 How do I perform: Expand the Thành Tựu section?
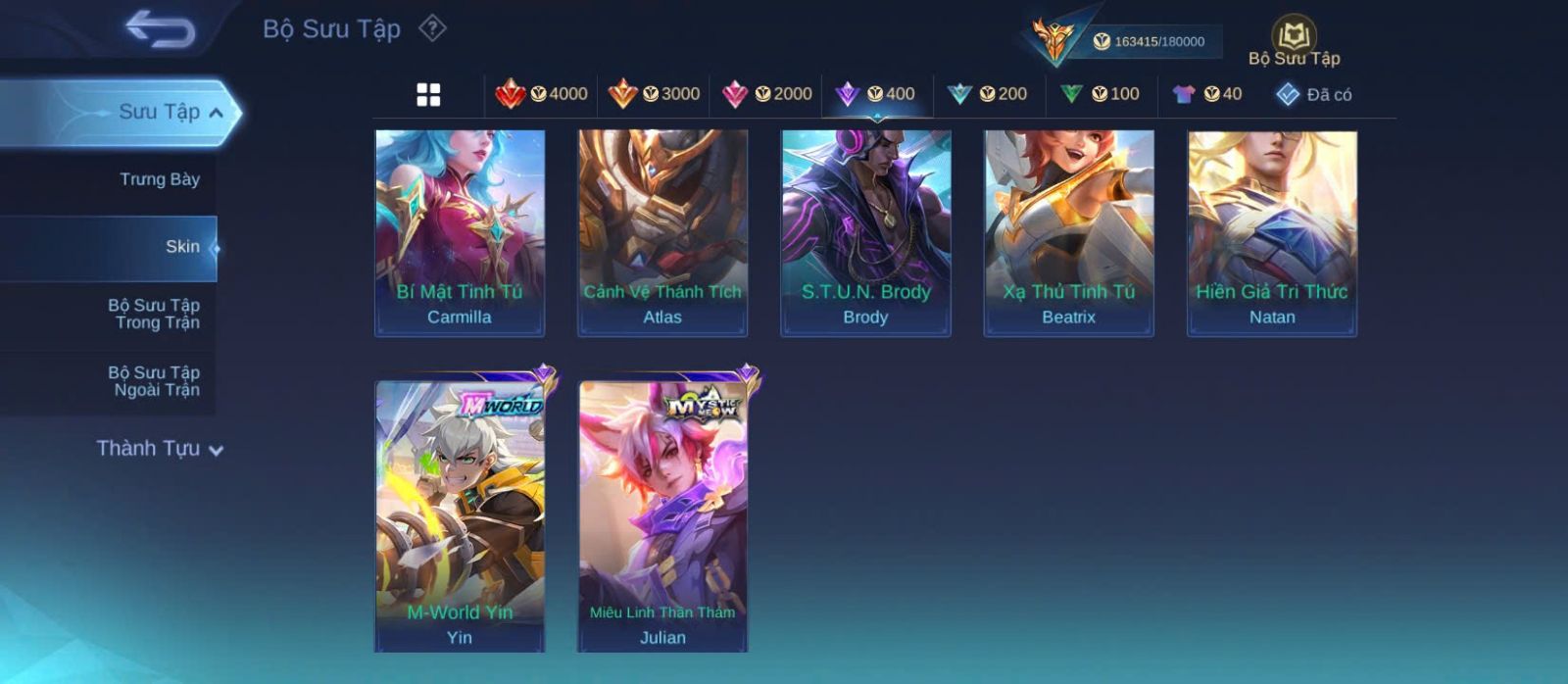click(x=160, y=449)
